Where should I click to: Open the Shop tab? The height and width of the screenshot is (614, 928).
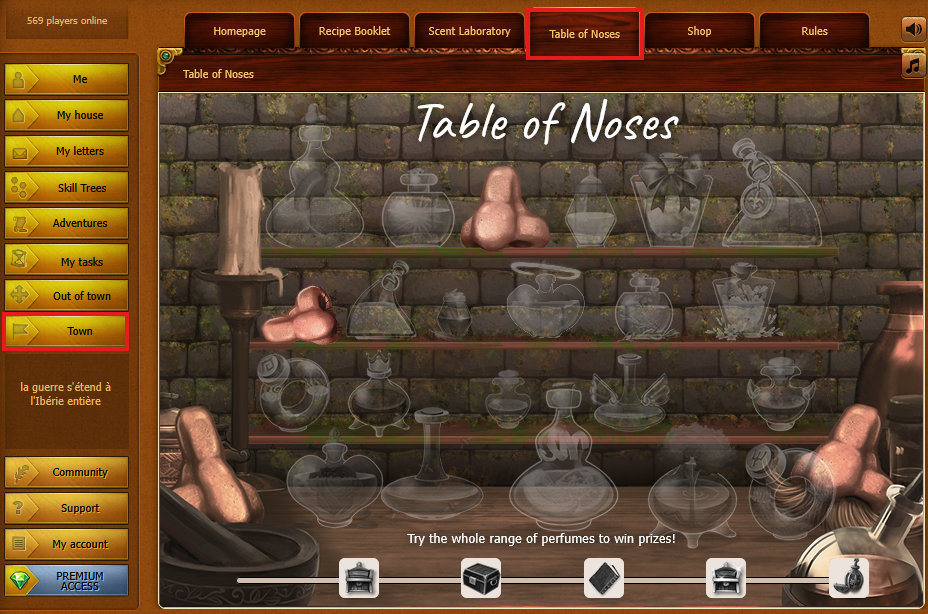pyautogui.click(x=699, y=31)
